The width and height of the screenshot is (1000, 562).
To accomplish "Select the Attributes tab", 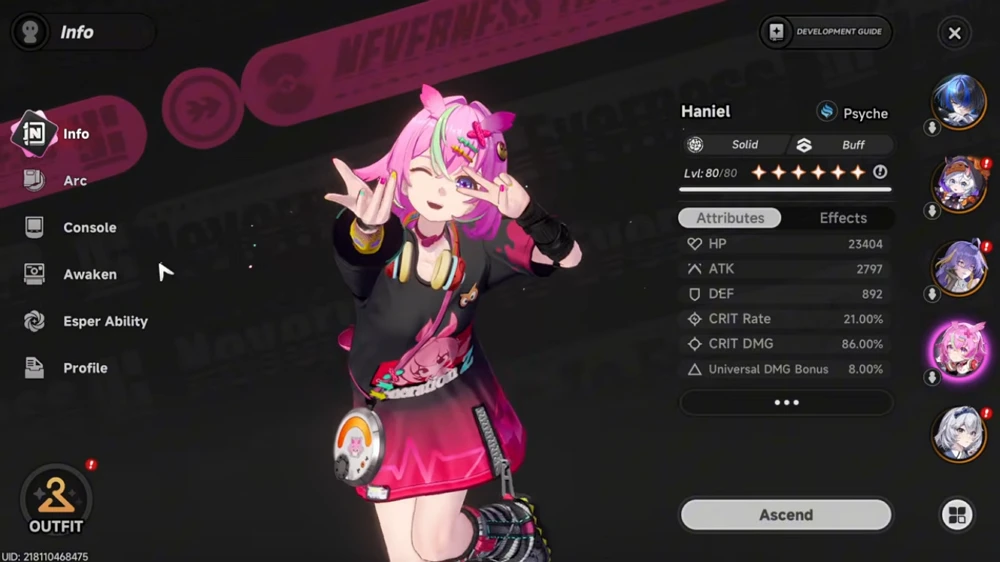I will 730,218.
